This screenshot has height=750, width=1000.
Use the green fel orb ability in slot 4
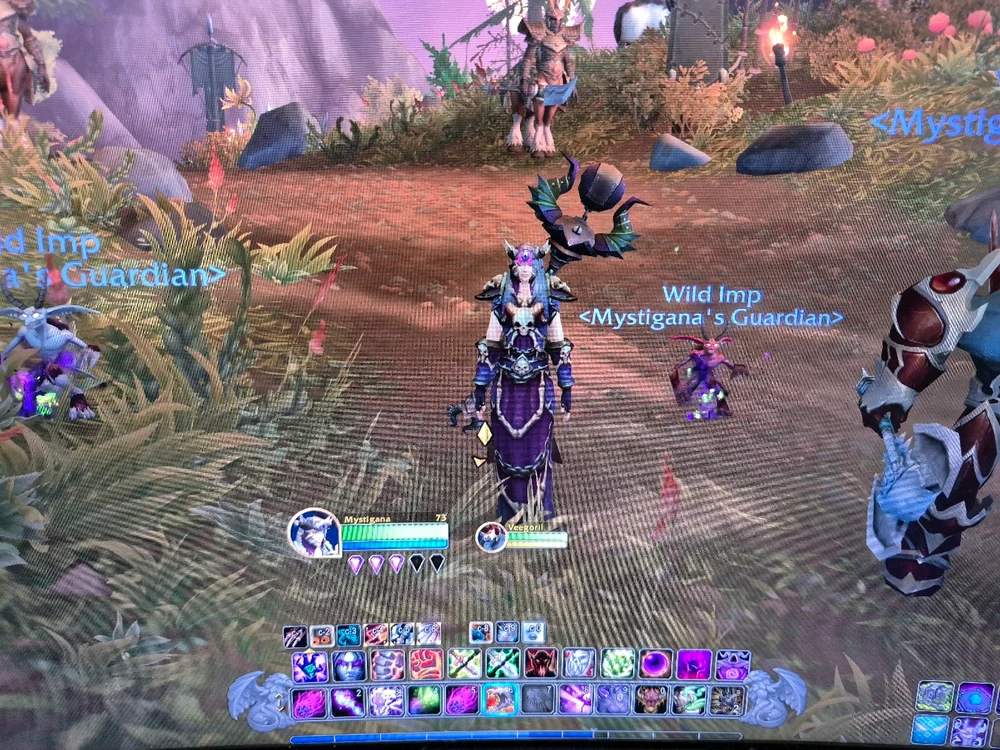(x=424, y=700)
